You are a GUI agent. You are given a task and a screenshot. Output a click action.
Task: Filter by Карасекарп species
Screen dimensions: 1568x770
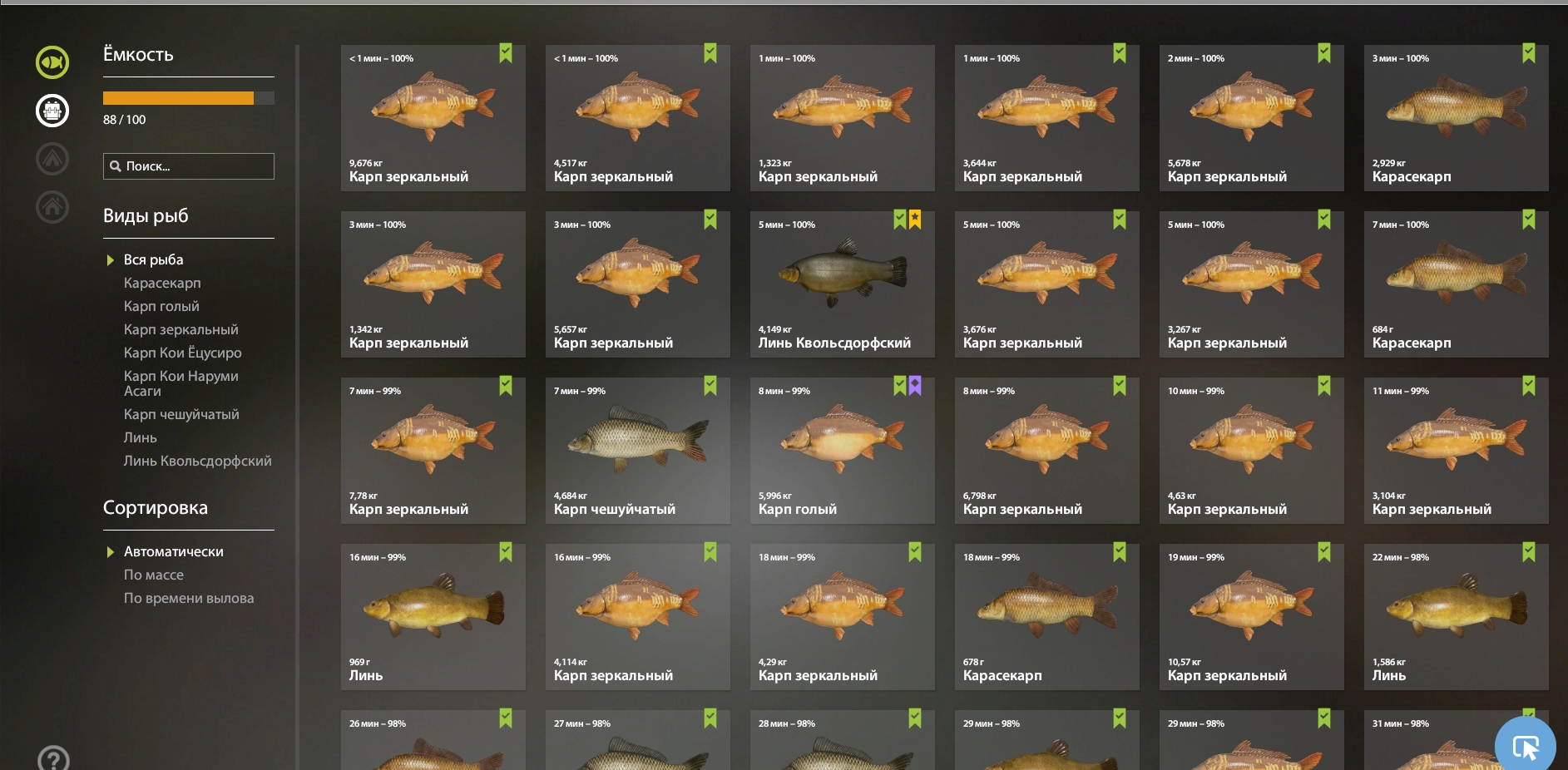click(x=162, y=284)
